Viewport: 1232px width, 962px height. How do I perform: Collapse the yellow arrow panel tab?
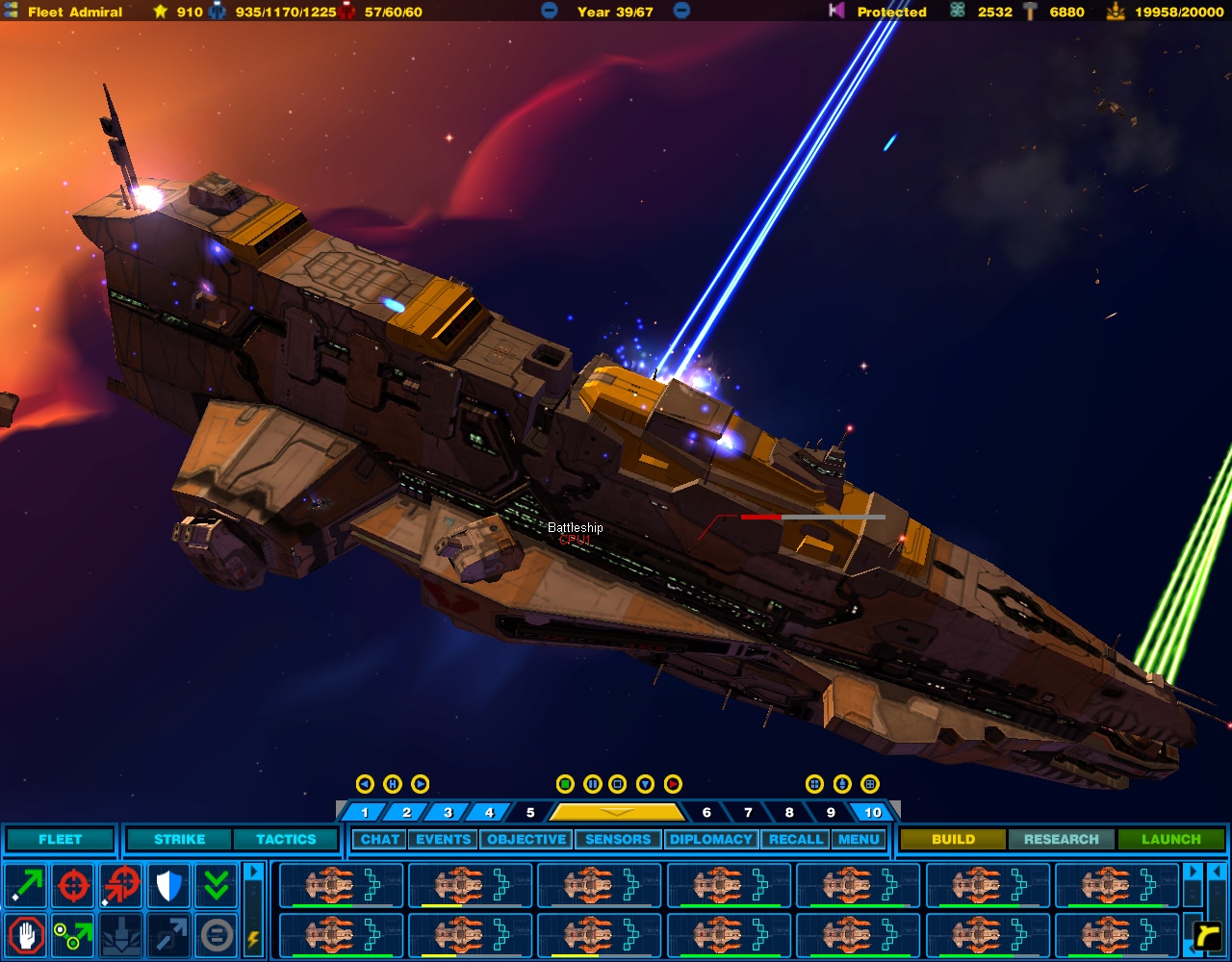(x=616, y=813)
